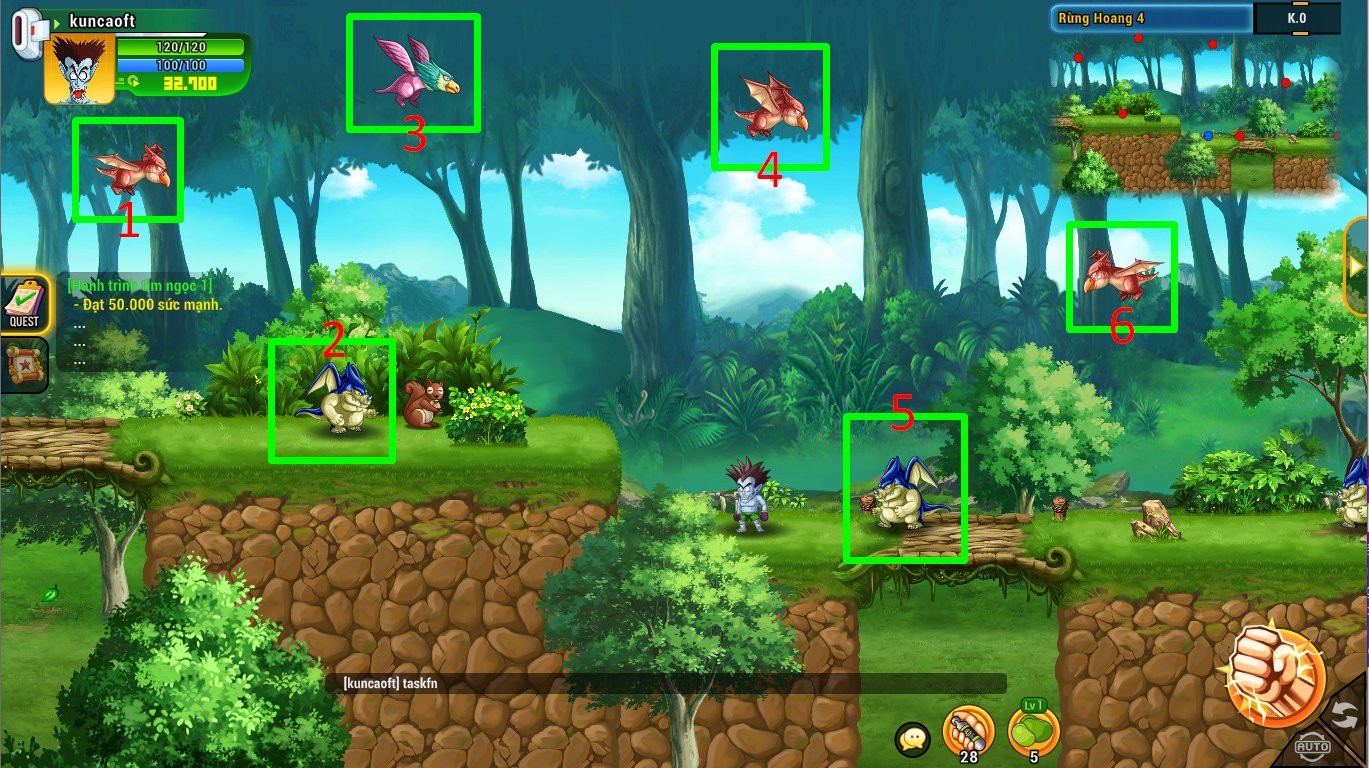Toggle the AUTO battle button

tap(1312, 745)
